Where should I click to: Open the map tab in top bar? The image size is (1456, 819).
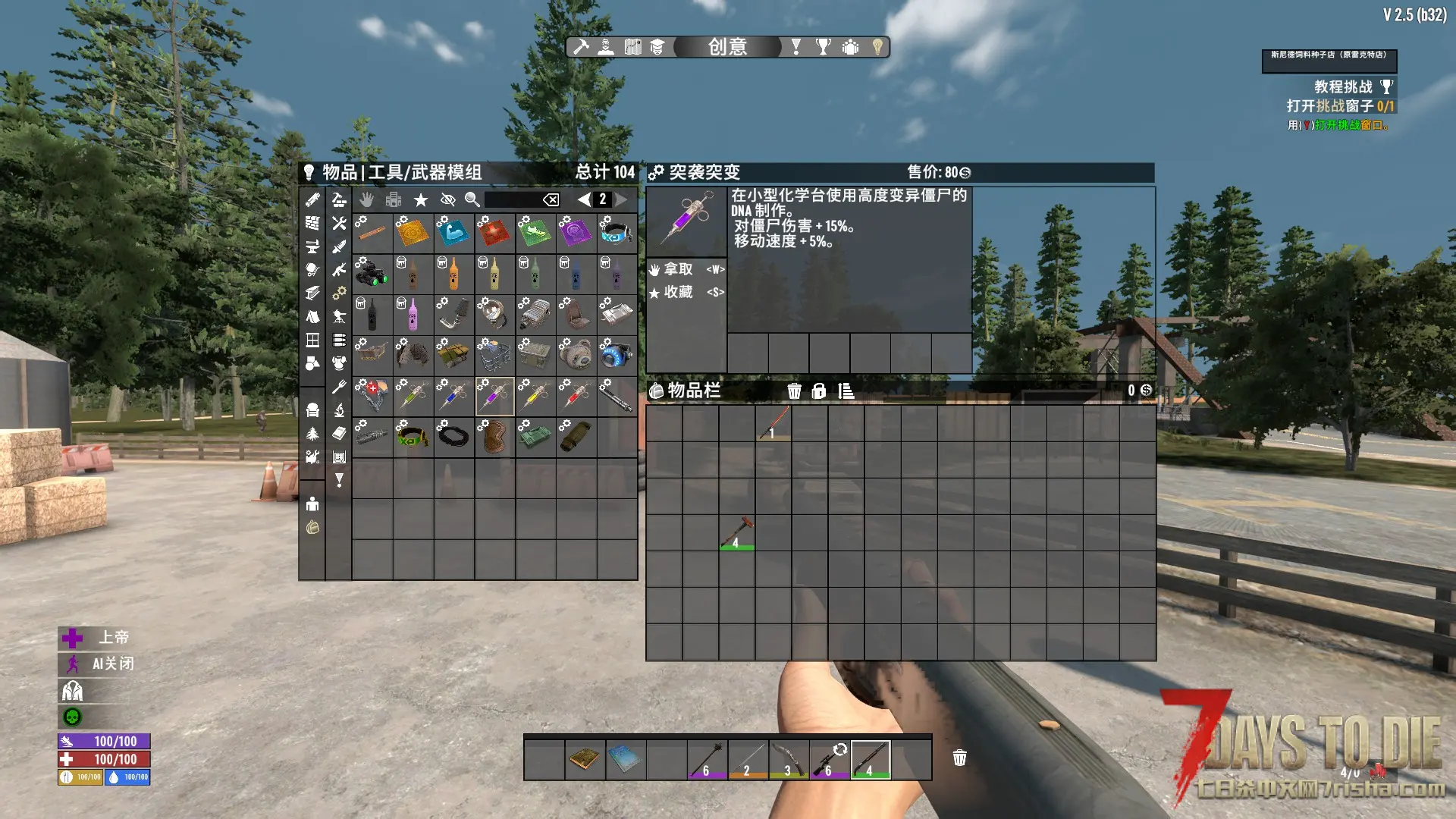click(632, 47)
